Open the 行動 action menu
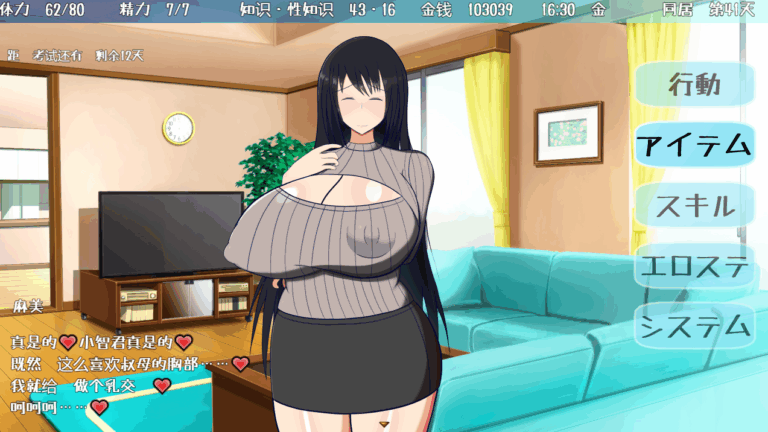This screenshot has width=768, height=432. [x=694, y=86]
